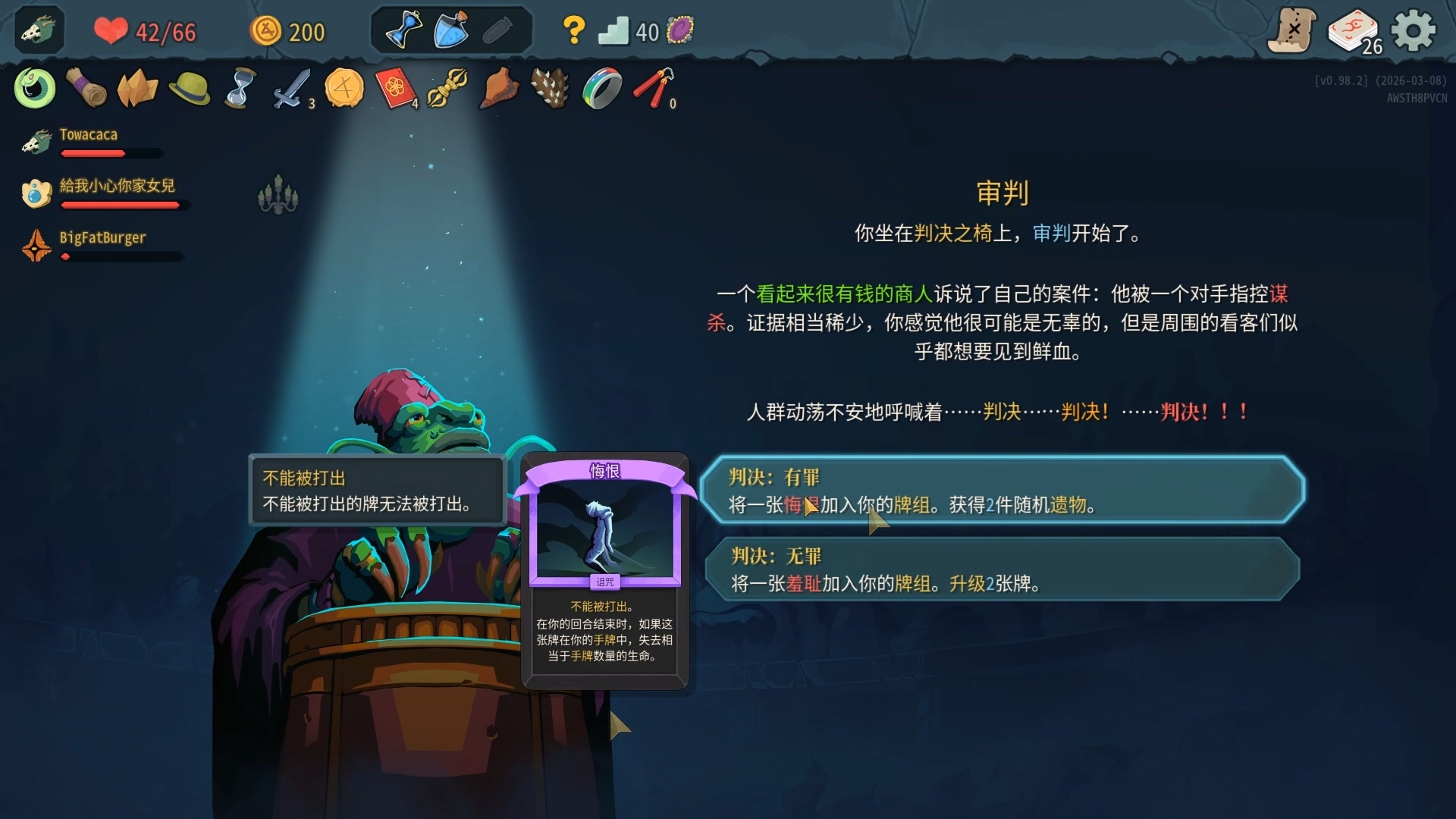The image size is (1456, 819).
Task: Click the golden coin relic
Action: point(344,88)
